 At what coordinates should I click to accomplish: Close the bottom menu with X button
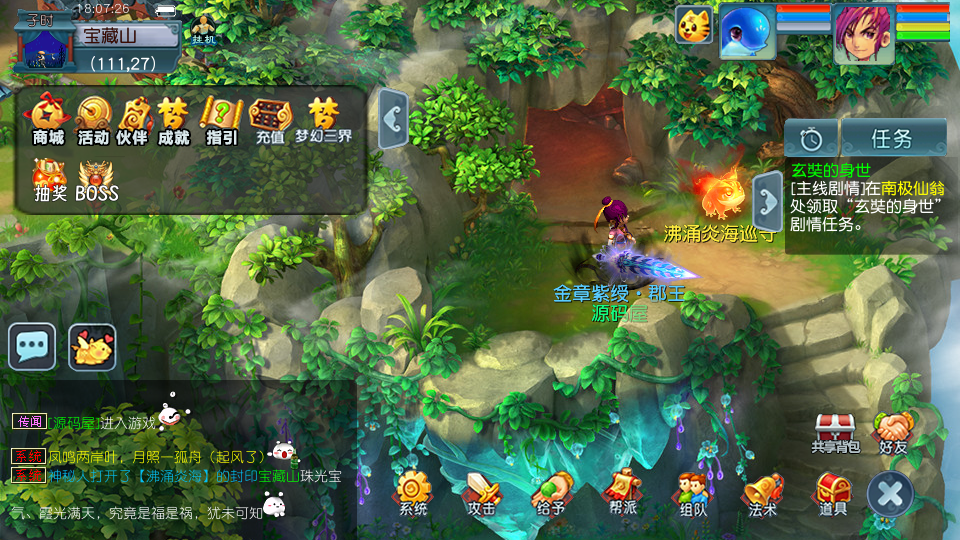pyautogui.click(x=890, y=494)
